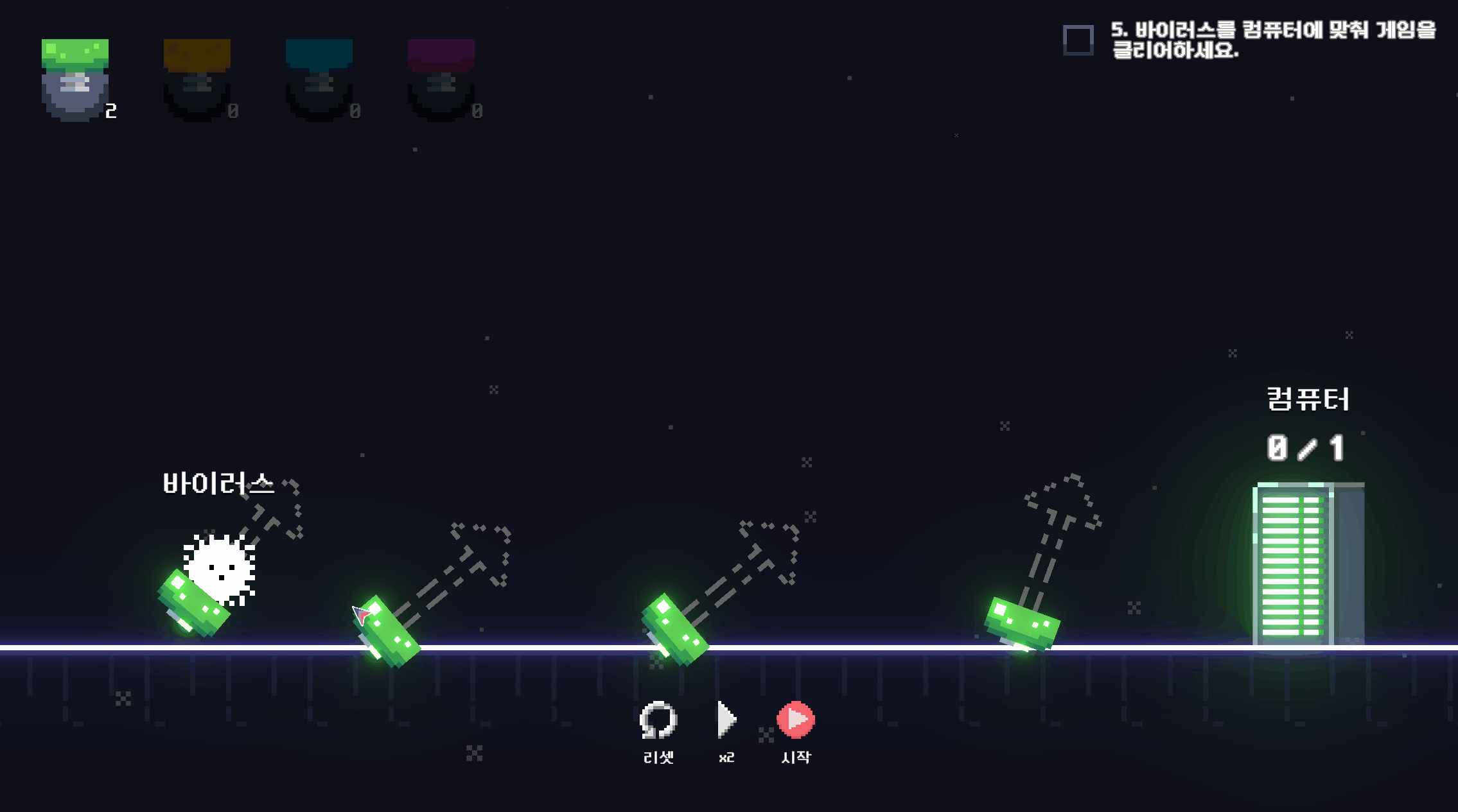Choose the orange bounce pad slot
The height and width of the screenshot is (812, 1458).
(197, 79)
